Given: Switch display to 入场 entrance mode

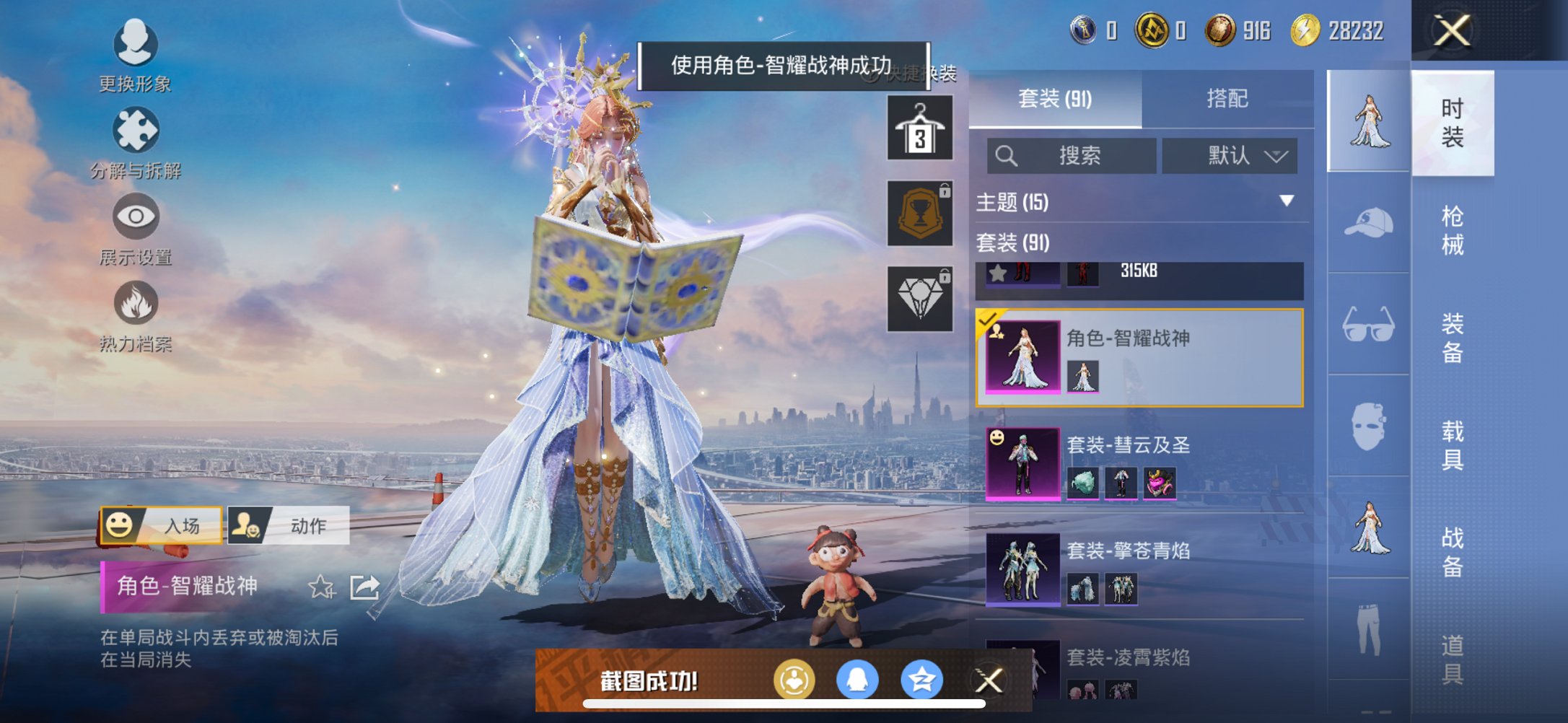Looking at the screenshot, I should [x=162, y=525].
